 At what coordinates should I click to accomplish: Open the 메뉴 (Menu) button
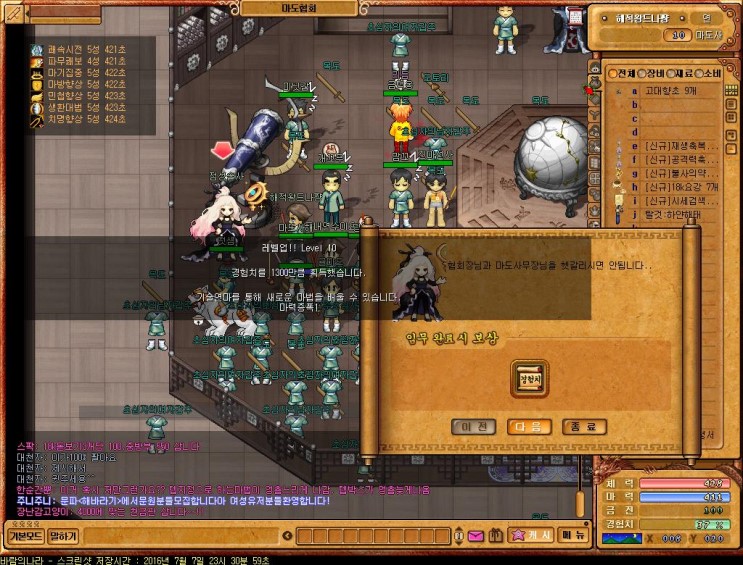click(573, 535)
